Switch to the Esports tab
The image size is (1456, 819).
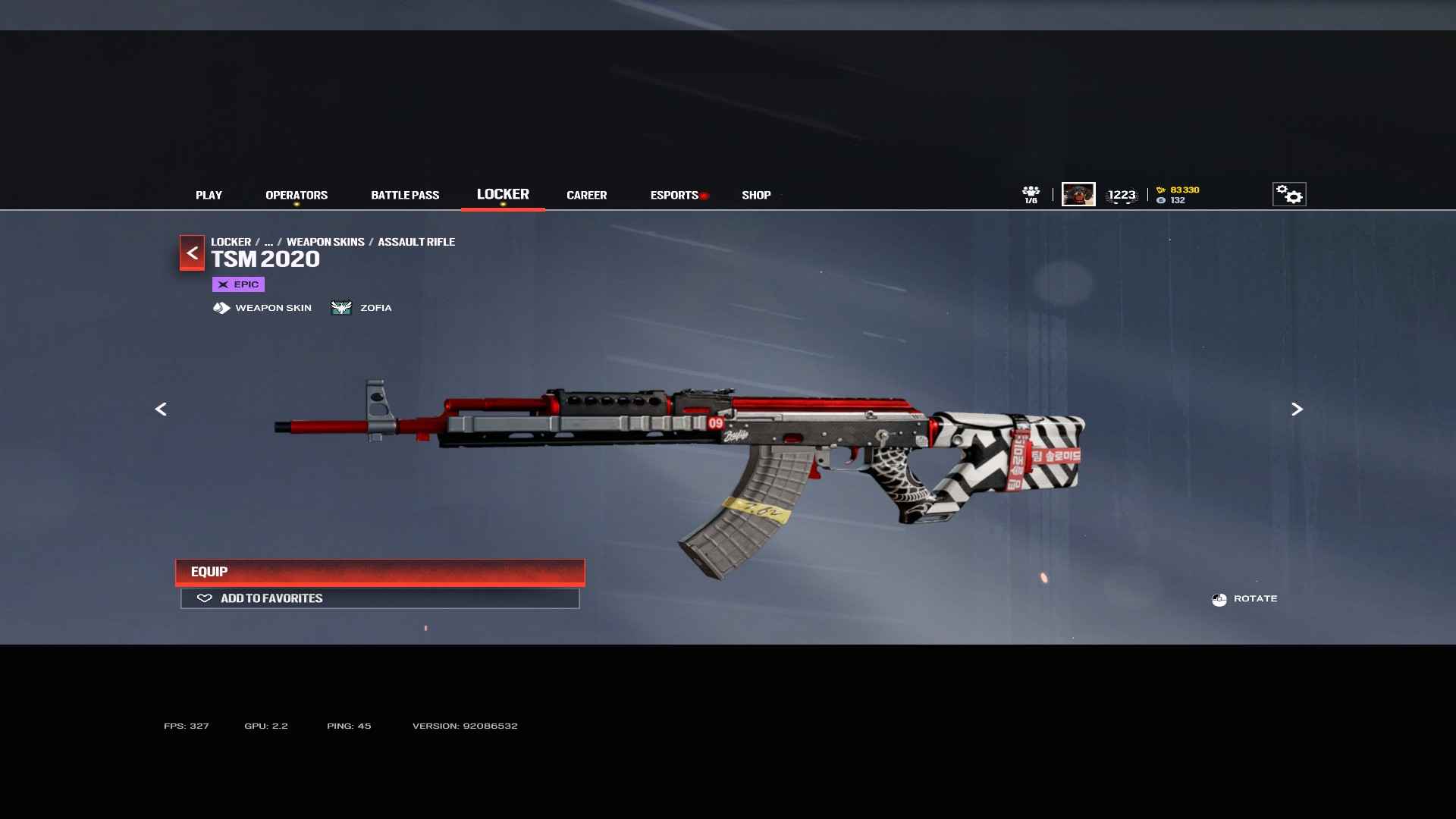pos(674,195)
